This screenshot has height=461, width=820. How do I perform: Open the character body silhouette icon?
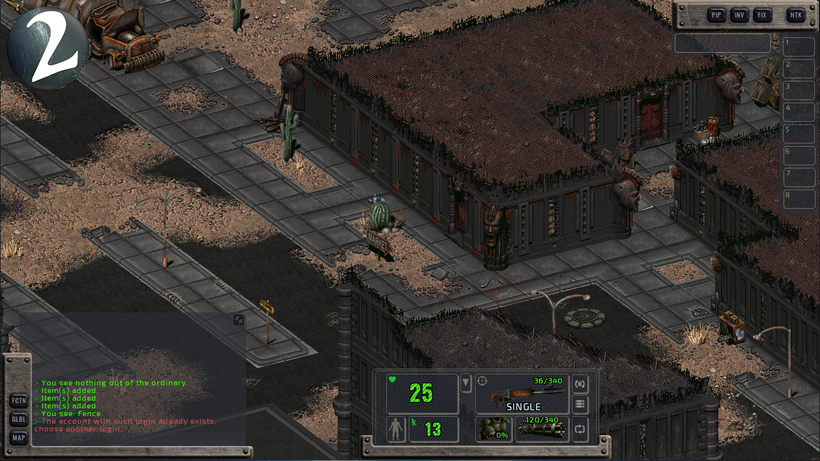pyautogui.click(x=397, y=430)
